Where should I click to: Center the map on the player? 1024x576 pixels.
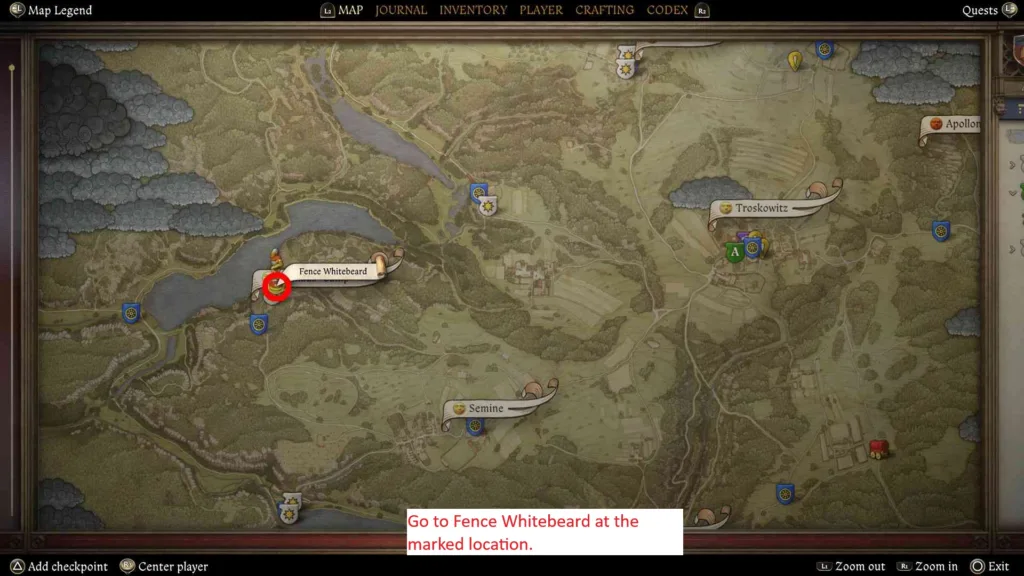pyautogui.click(x=172, y=566)
